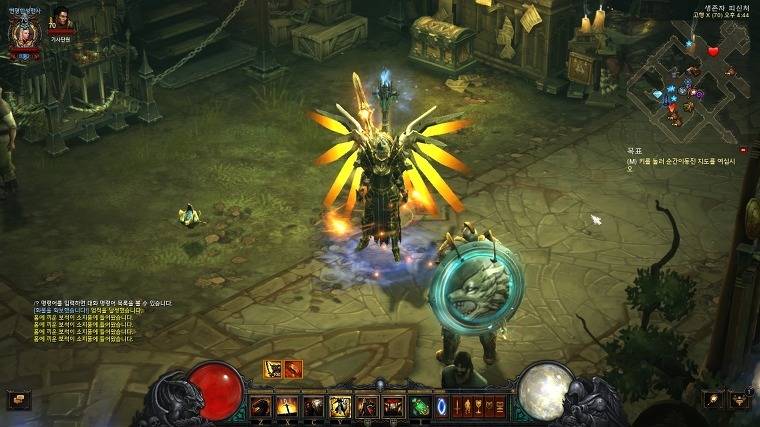760x427 pixels.
Task: Click the player character portrait
Action: pyautogui.click(x=22, y=36)
